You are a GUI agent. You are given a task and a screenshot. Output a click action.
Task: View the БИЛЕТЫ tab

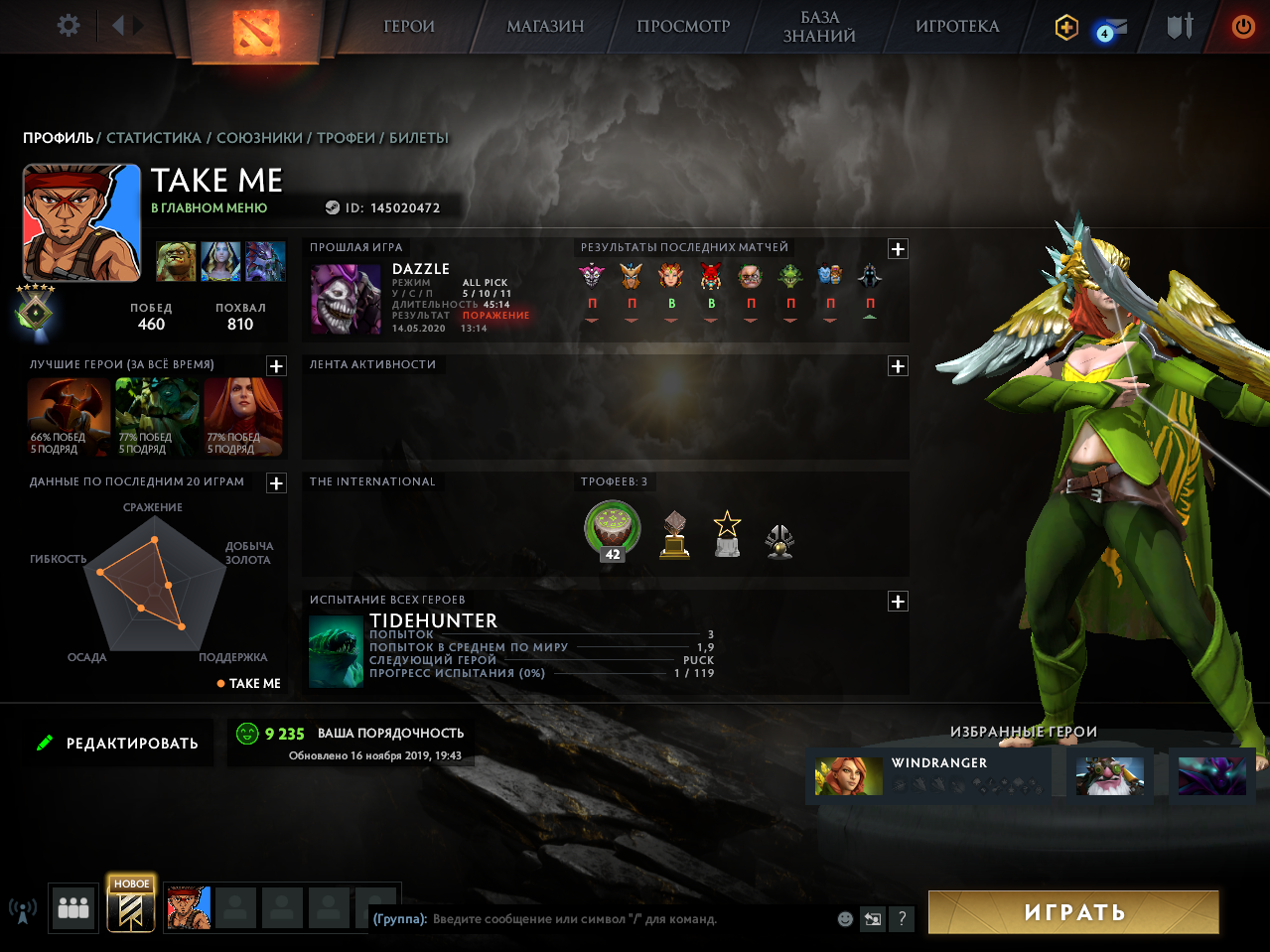[418, 138]
